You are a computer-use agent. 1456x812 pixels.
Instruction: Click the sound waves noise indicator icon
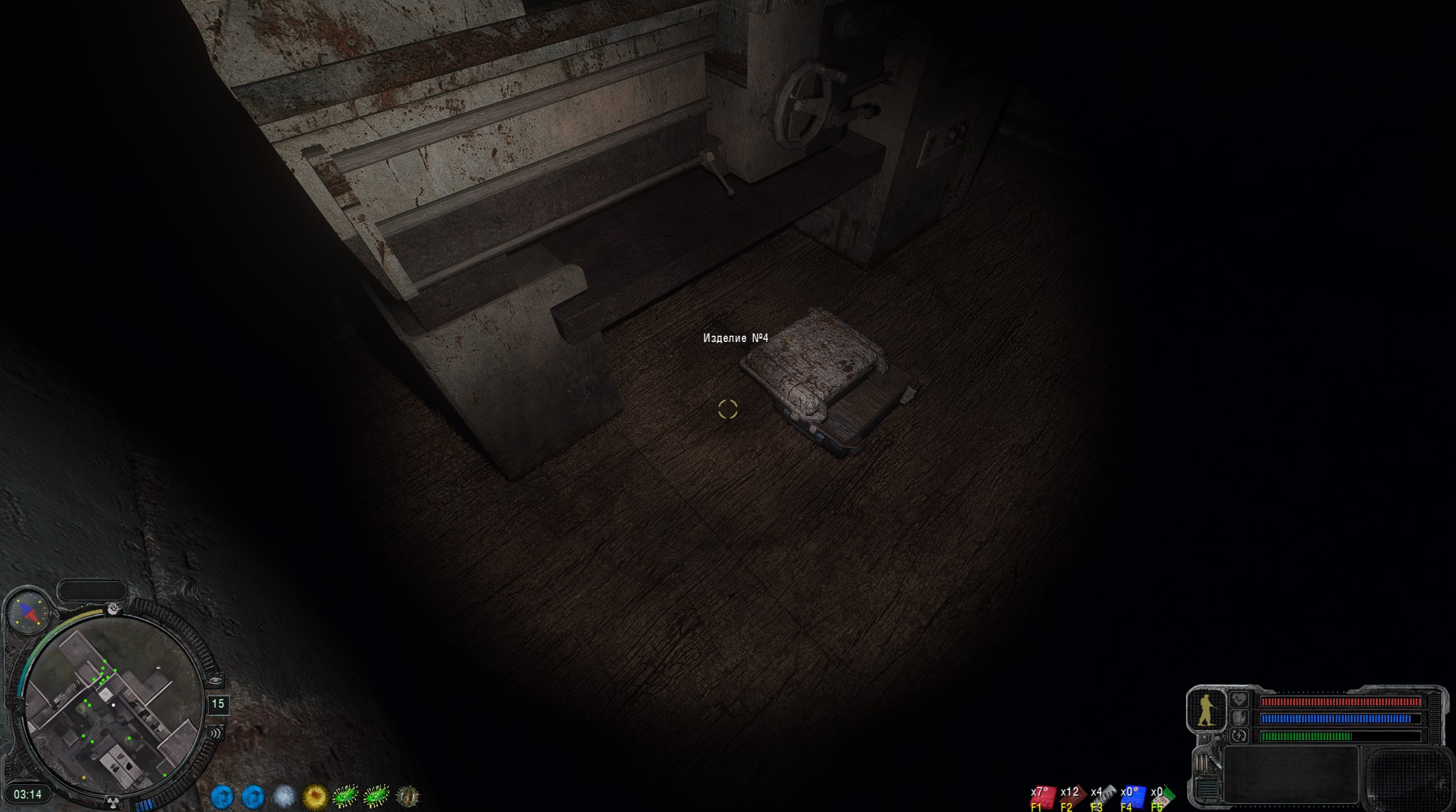(x=215, y=733)
